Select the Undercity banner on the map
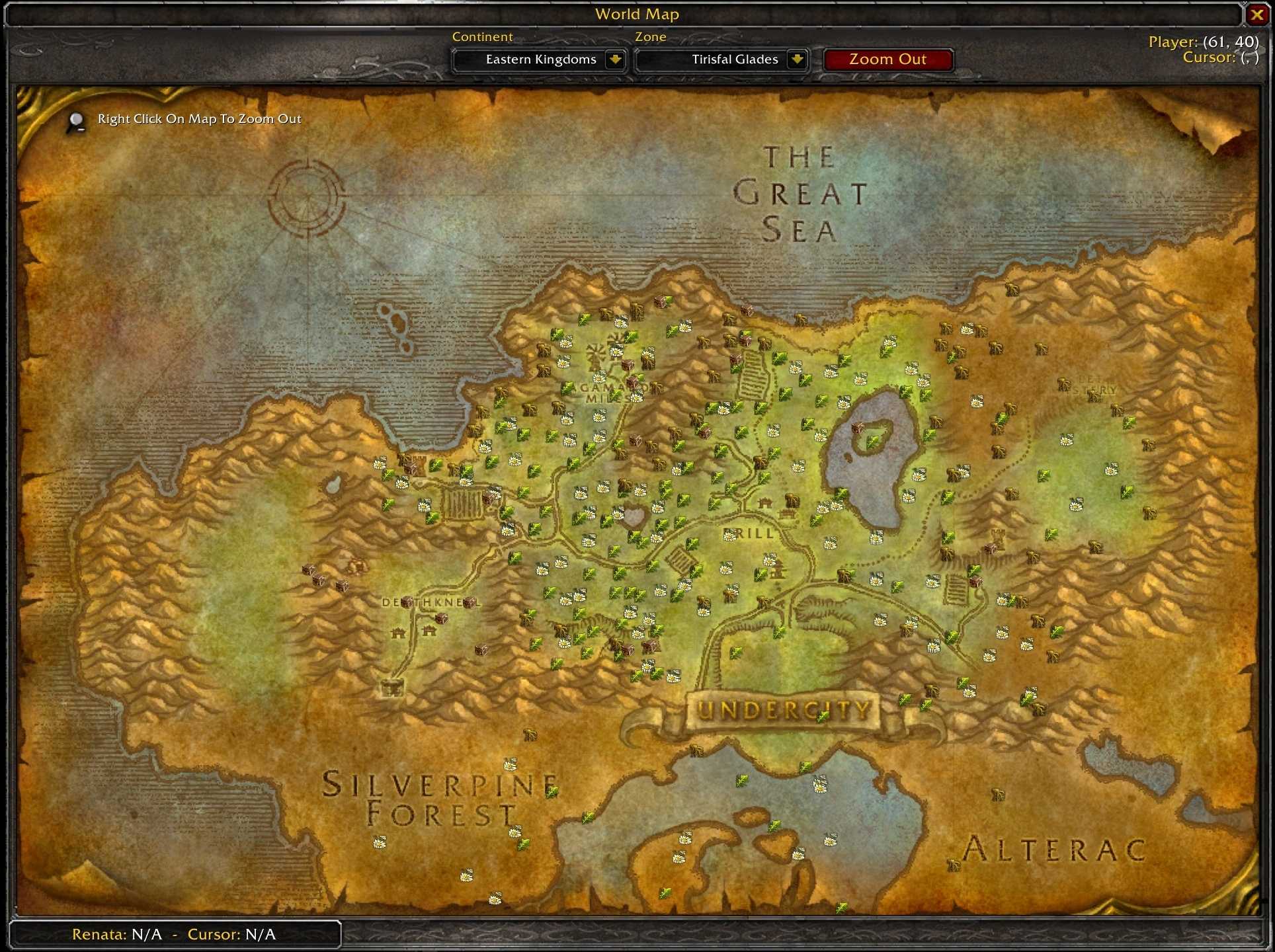The image size is (1275, 952). tap(784, 711)
